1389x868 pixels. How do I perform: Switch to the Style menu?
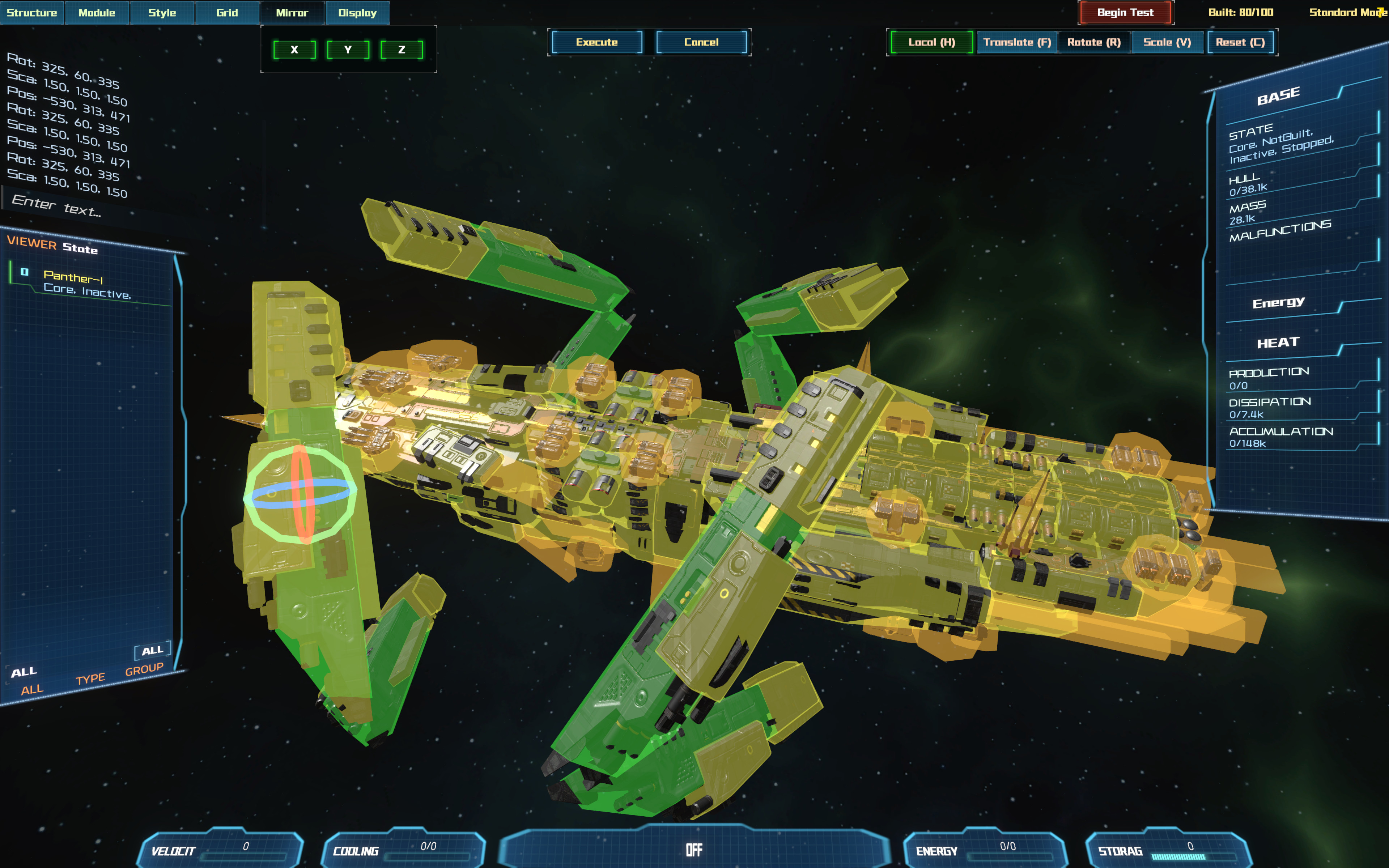click(x=162, y=13)
